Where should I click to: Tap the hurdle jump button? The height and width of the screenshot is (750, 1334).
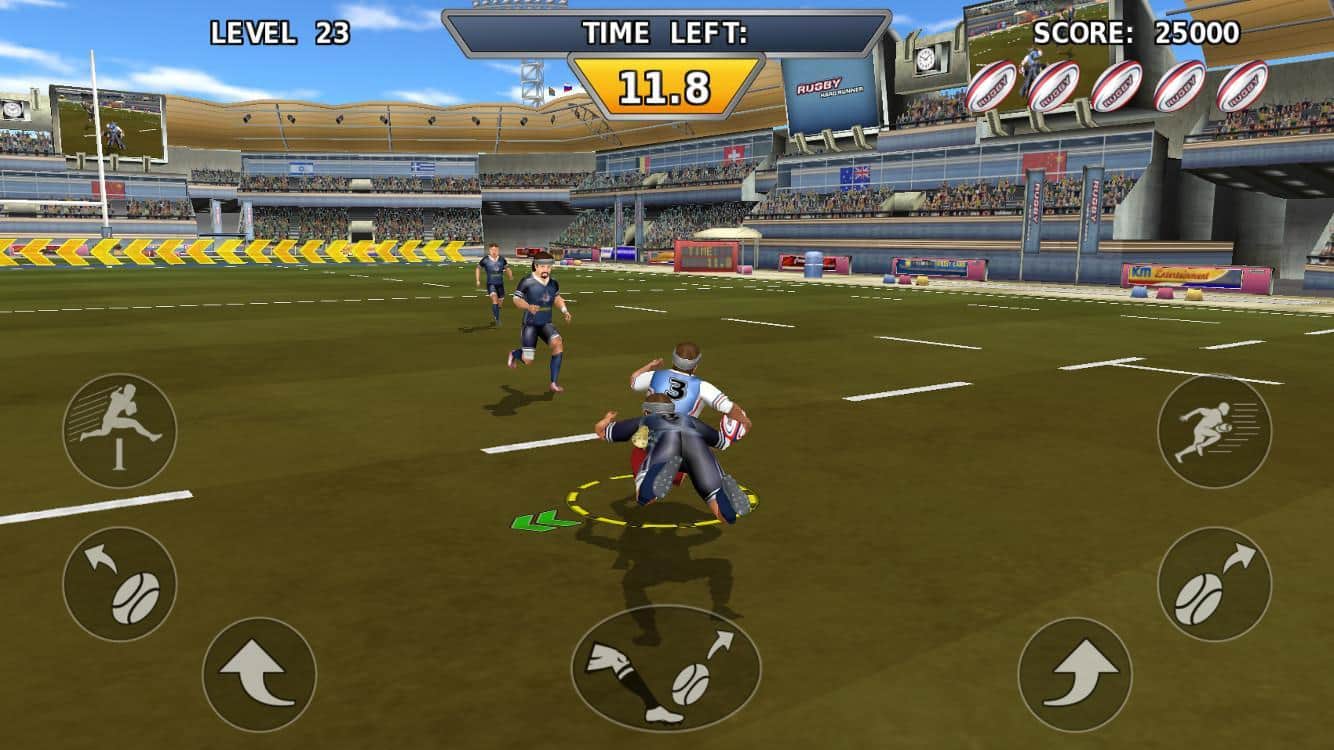tap(120, 431)
